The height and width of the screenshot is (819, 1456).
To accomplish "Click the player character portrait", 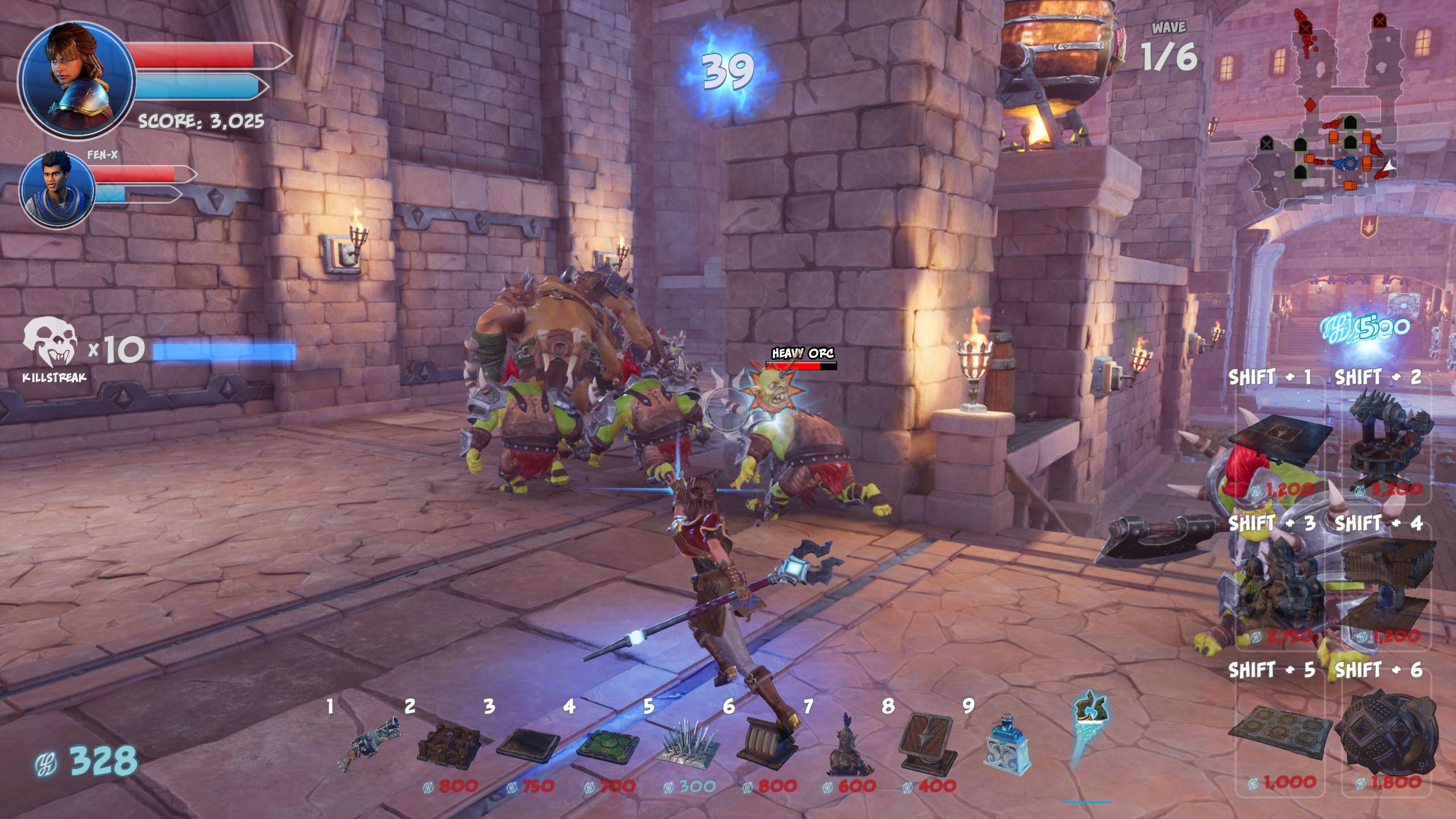I will click(x=77, y=80).
